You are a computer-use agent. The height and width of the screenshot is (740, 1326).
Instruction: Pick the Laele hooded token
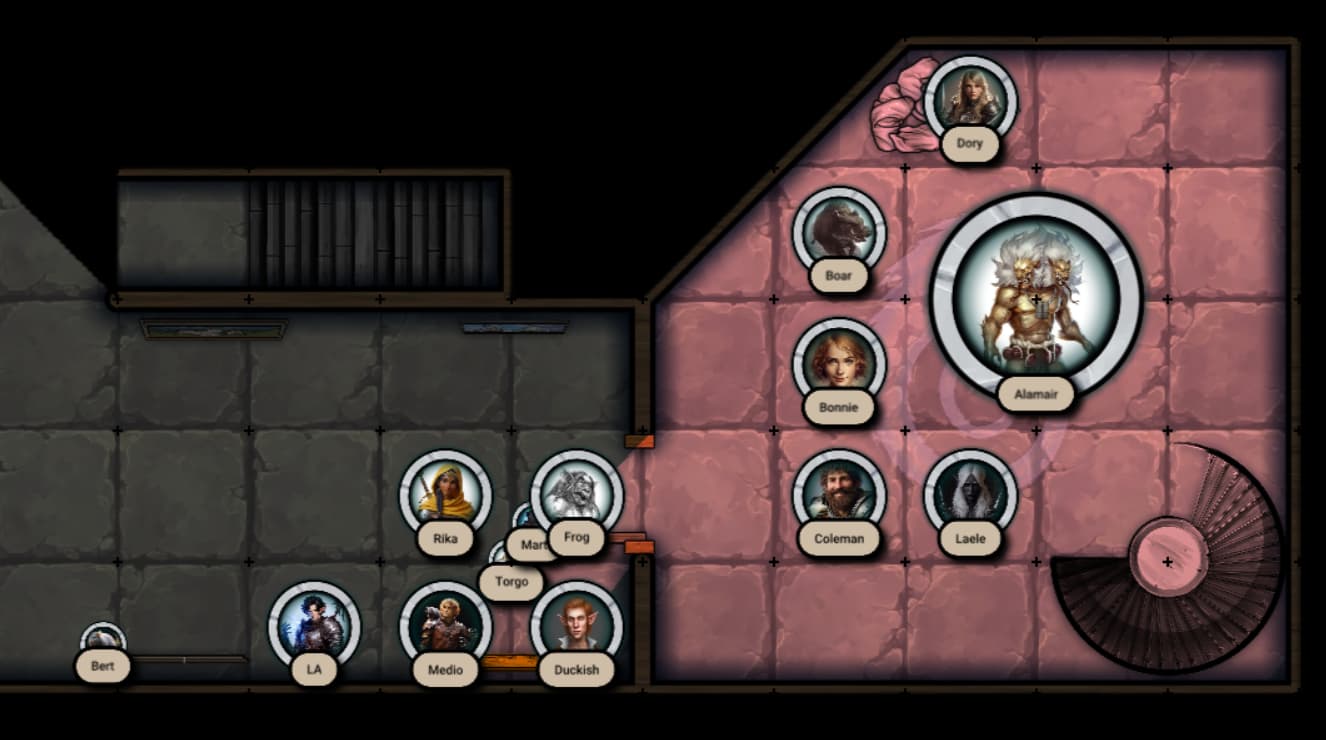970,493
